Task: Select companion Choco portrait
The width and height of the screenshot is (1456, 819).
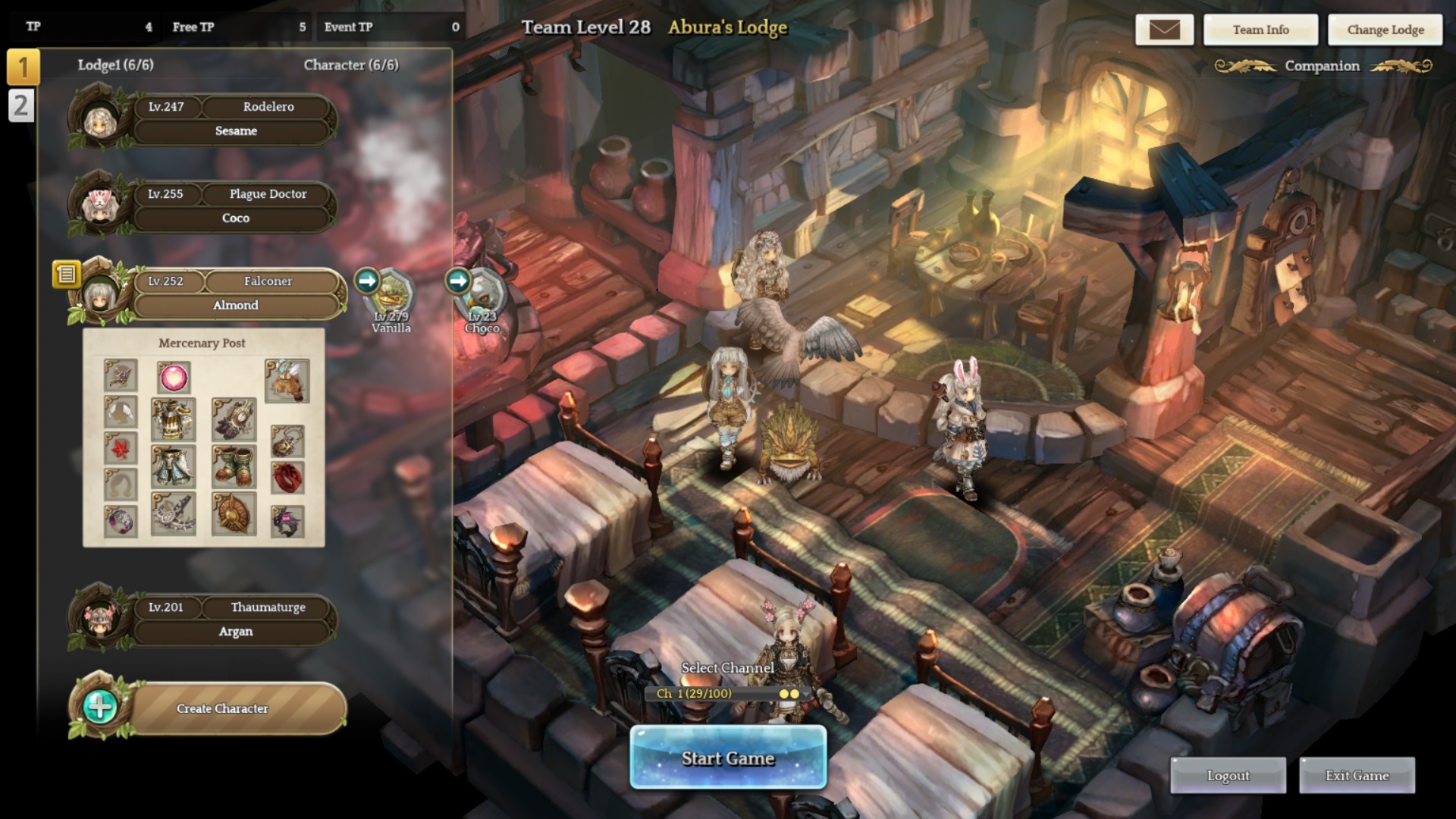Action: [x=483, y=294]
